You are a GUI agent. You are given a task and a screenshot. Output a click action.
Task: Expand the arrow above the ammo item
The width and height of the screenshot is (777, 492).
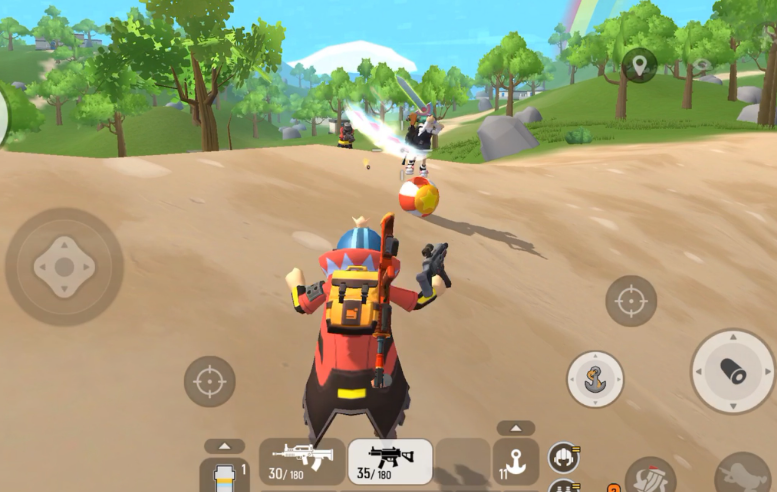[224, 446]
